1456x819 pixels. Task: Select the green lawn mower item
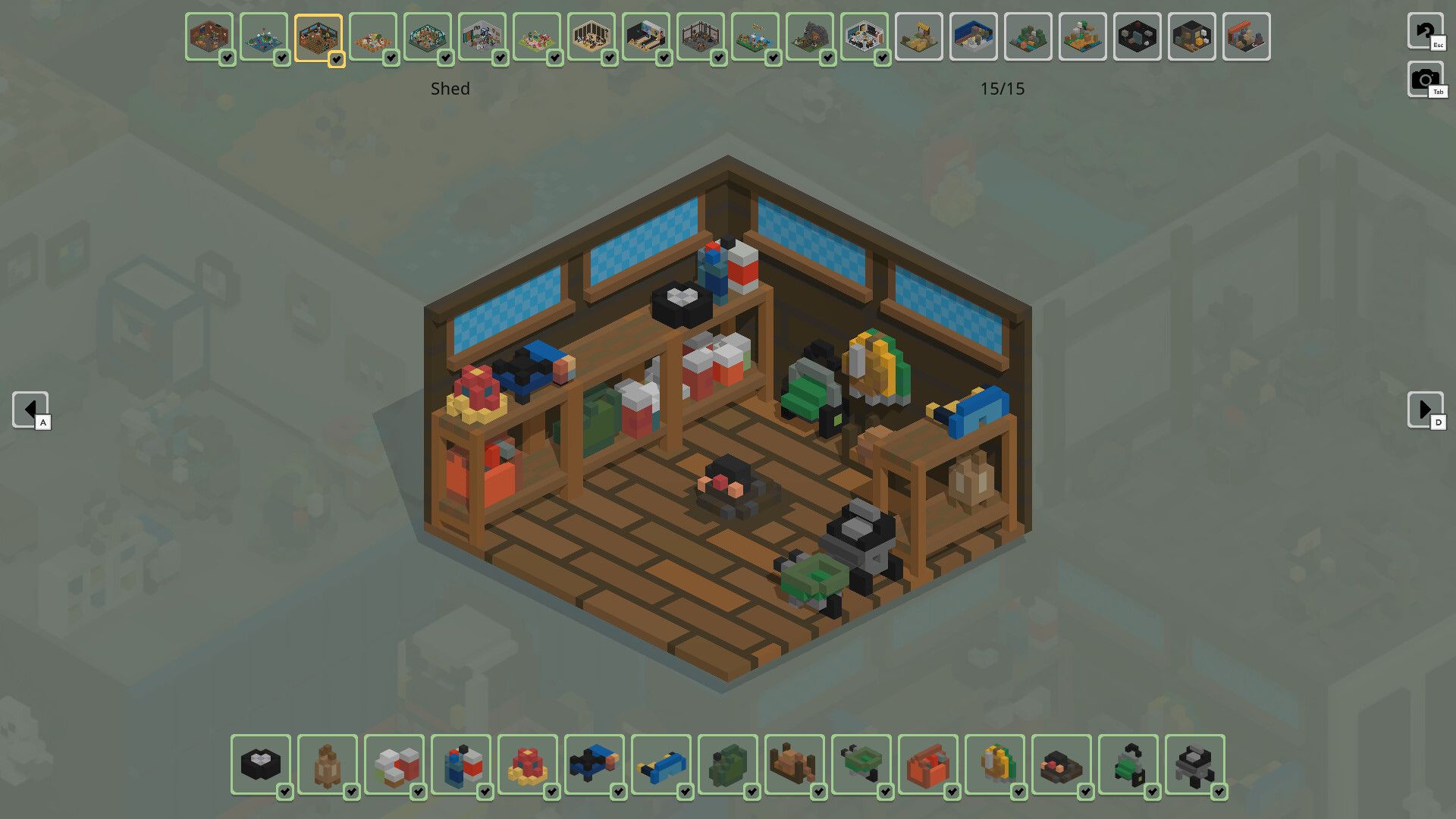click(1128, 764)
